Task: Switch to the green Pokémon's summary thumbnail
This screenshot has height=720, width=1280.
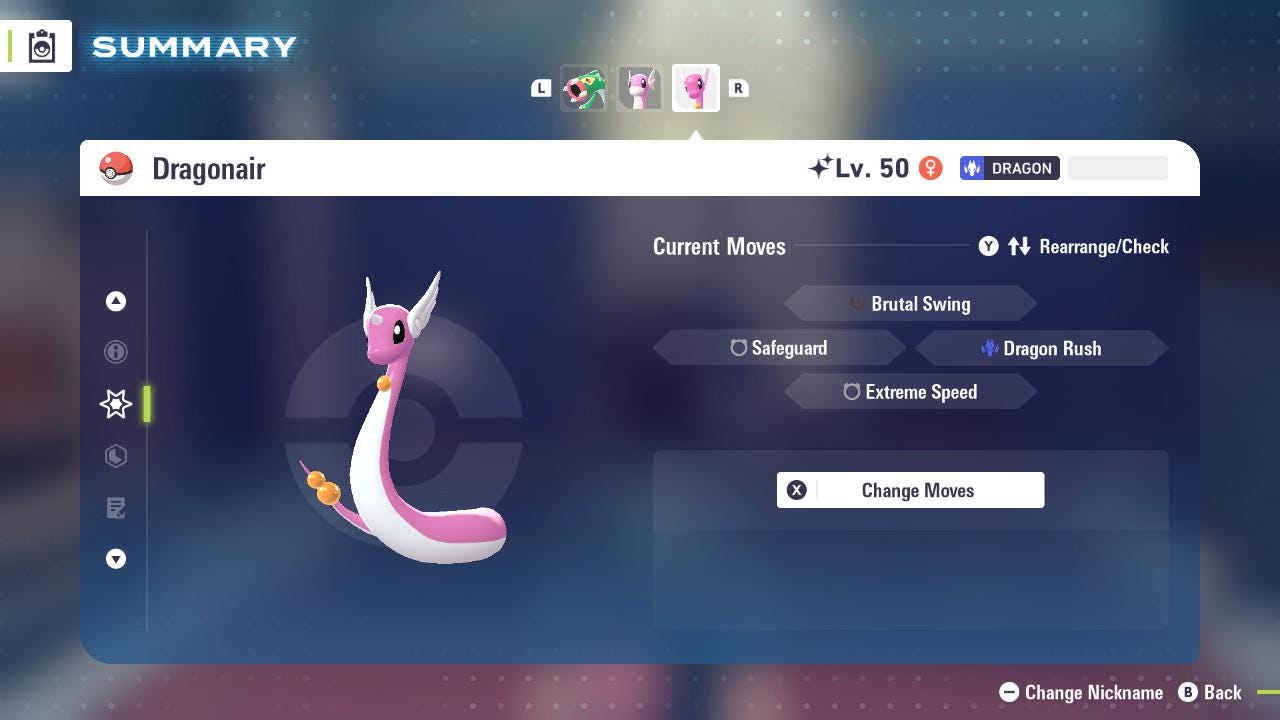Action: [585, 88]
